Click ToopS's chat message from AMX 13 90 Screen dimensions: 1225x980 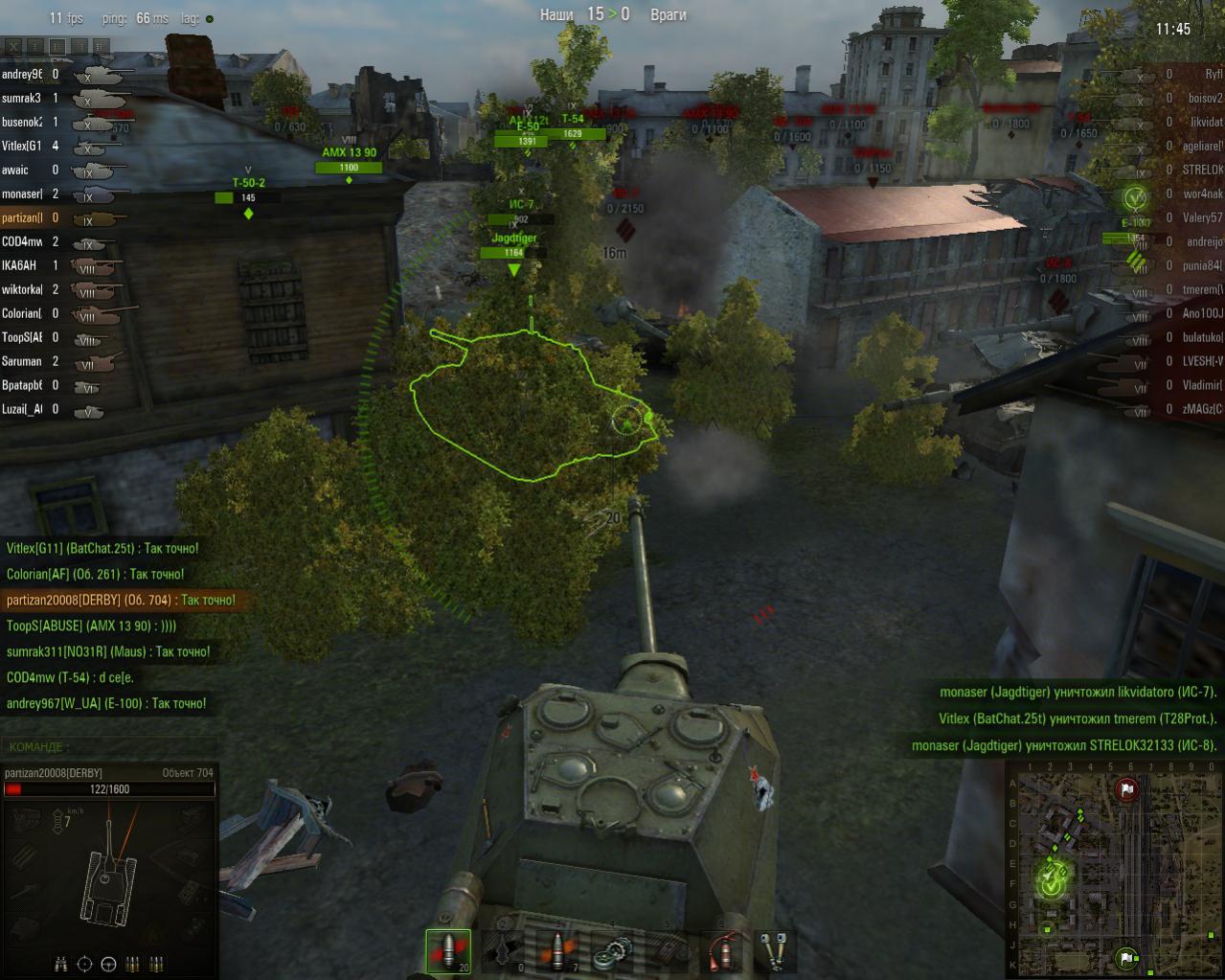pos(91,626)
